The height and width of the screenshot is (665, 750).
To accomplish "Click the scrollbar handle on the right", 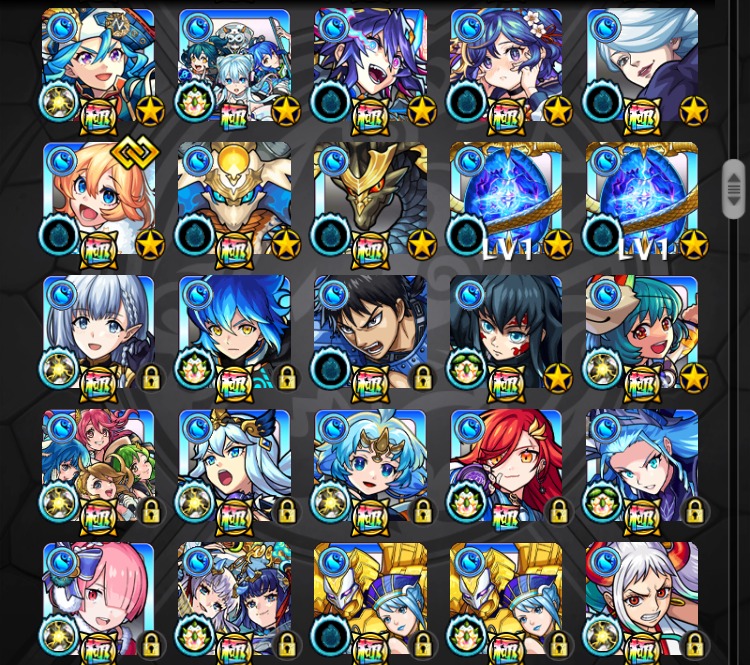I will point(734,188).
